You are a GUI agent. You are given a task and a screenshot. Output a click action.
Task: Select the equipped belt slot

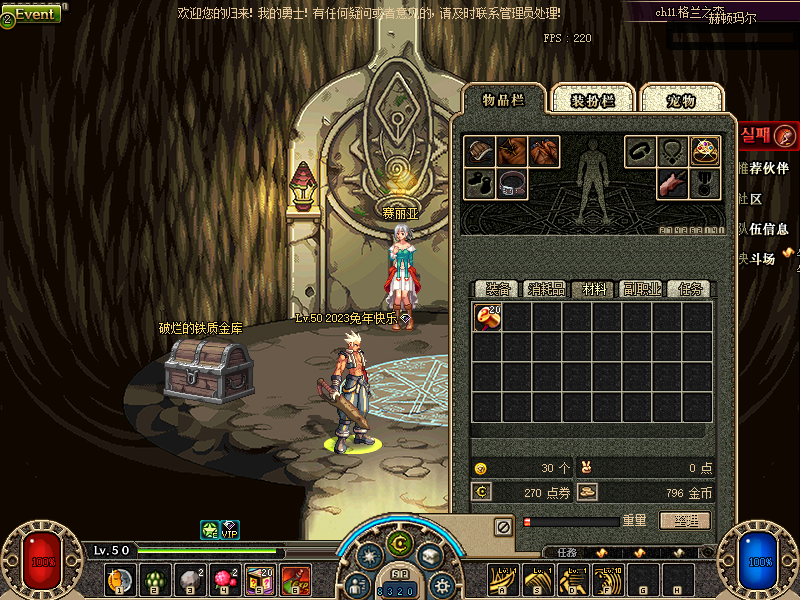[512, 184]
